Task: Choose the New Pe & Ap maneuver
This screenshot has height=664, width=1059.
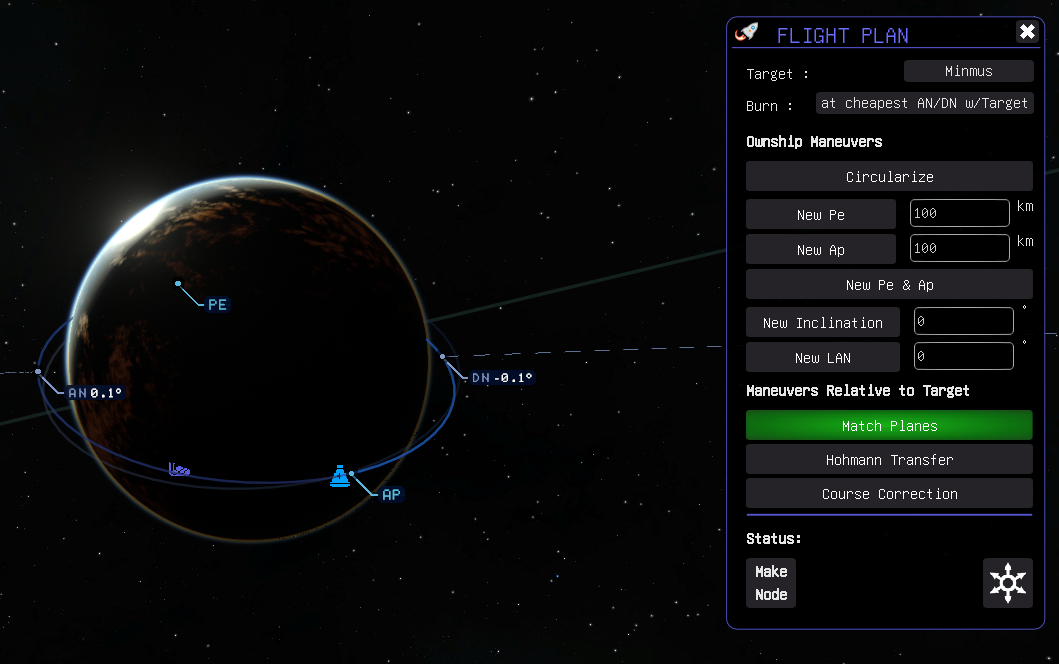Action: coord(889,284)
